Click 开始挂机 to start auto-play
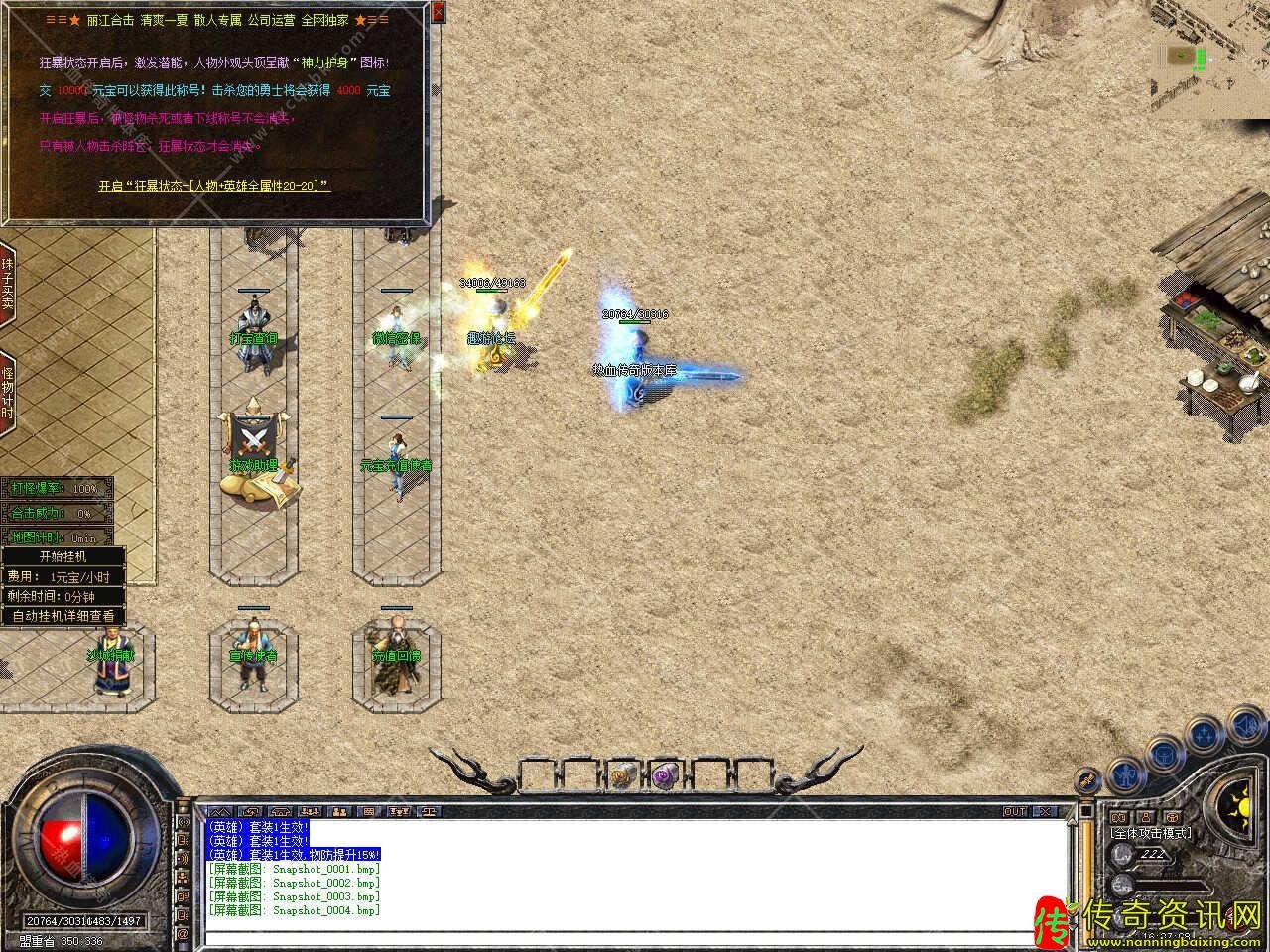Screen dimensions: 1270x952 pos(63,556)
